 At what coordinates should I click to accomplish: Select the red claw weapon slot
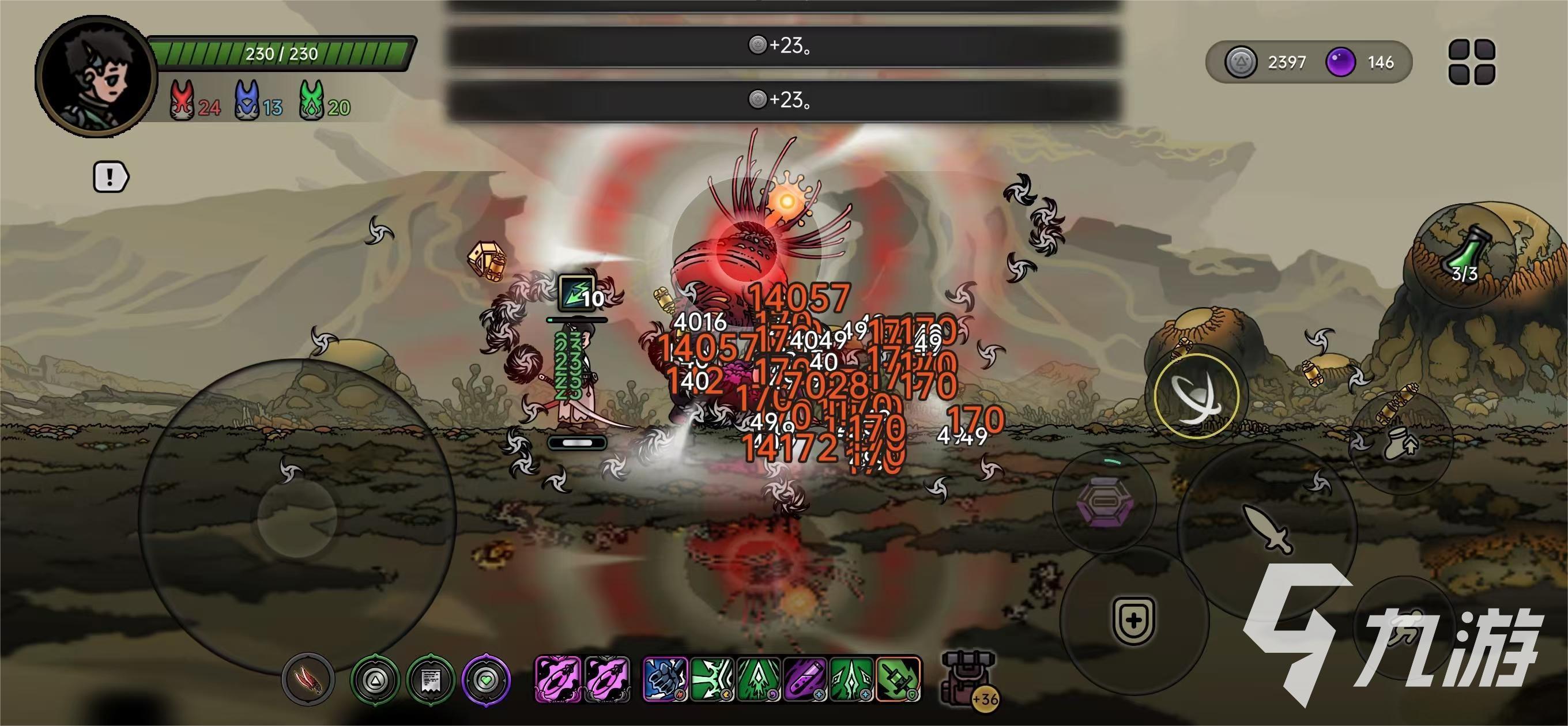pyautogui.click(x=308, y=679)
